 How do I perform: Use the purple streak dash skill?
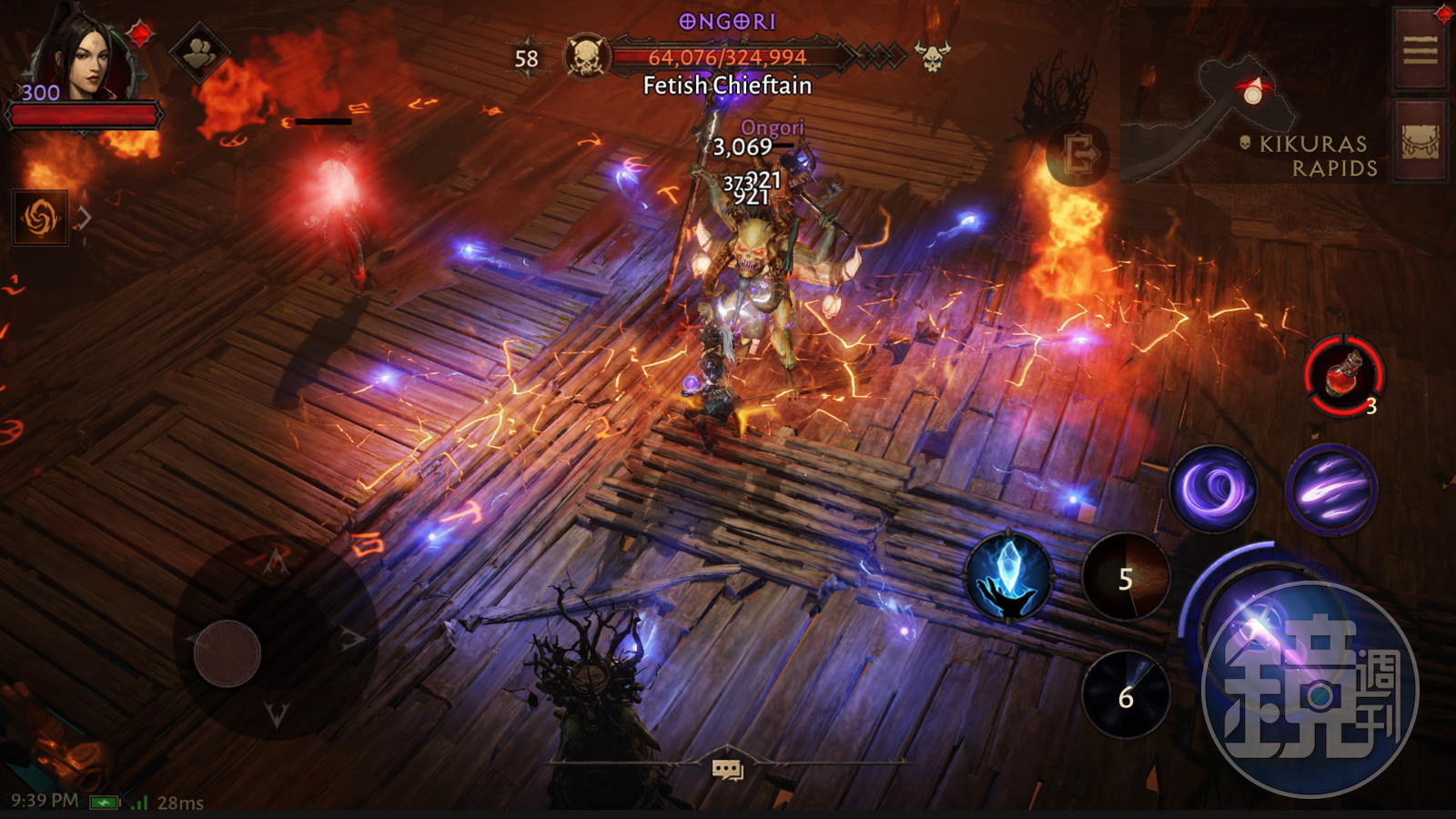(1330, 490)
